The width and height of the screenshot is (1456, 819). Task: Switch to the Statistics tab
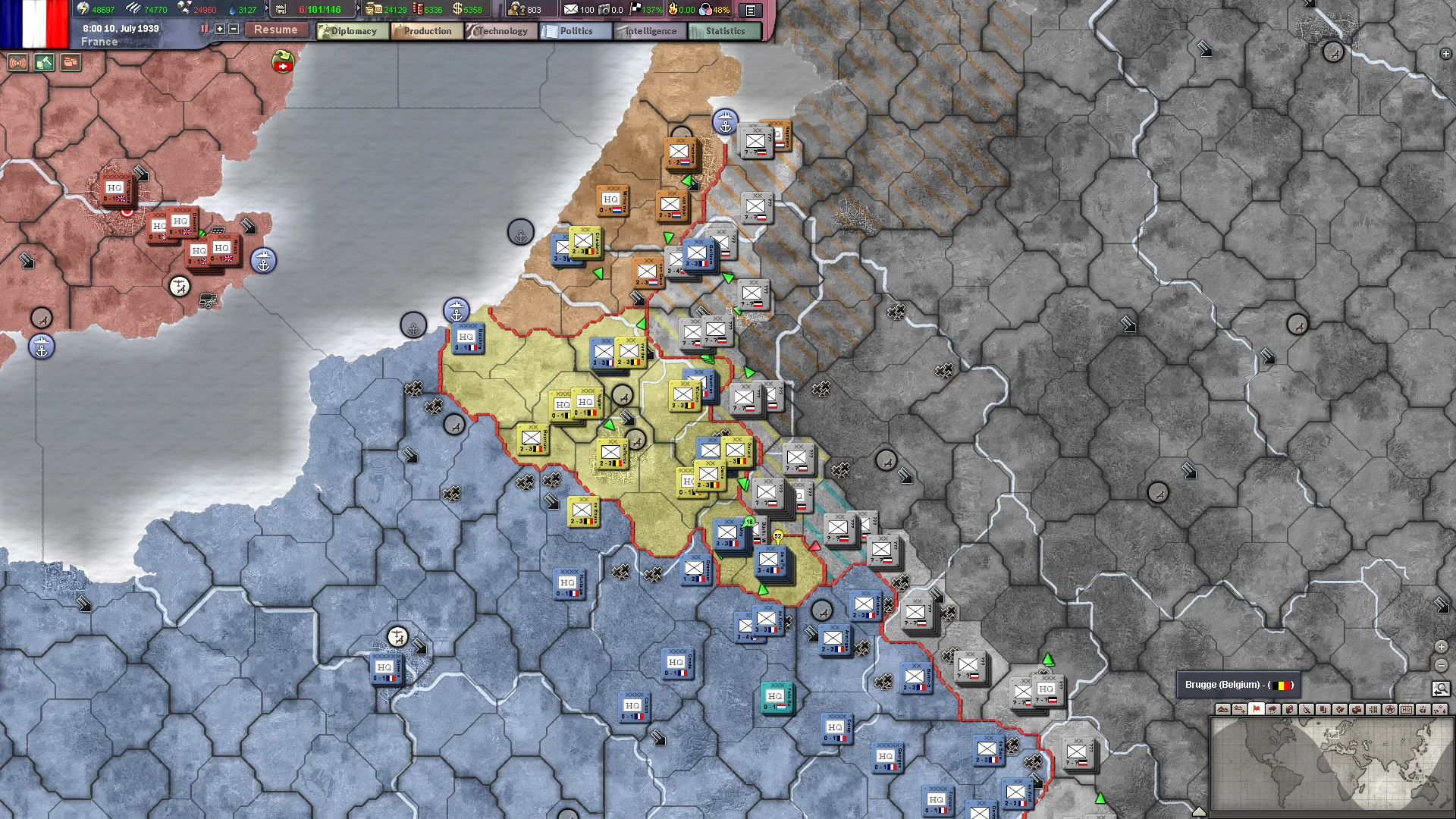[x=722, y=31]
